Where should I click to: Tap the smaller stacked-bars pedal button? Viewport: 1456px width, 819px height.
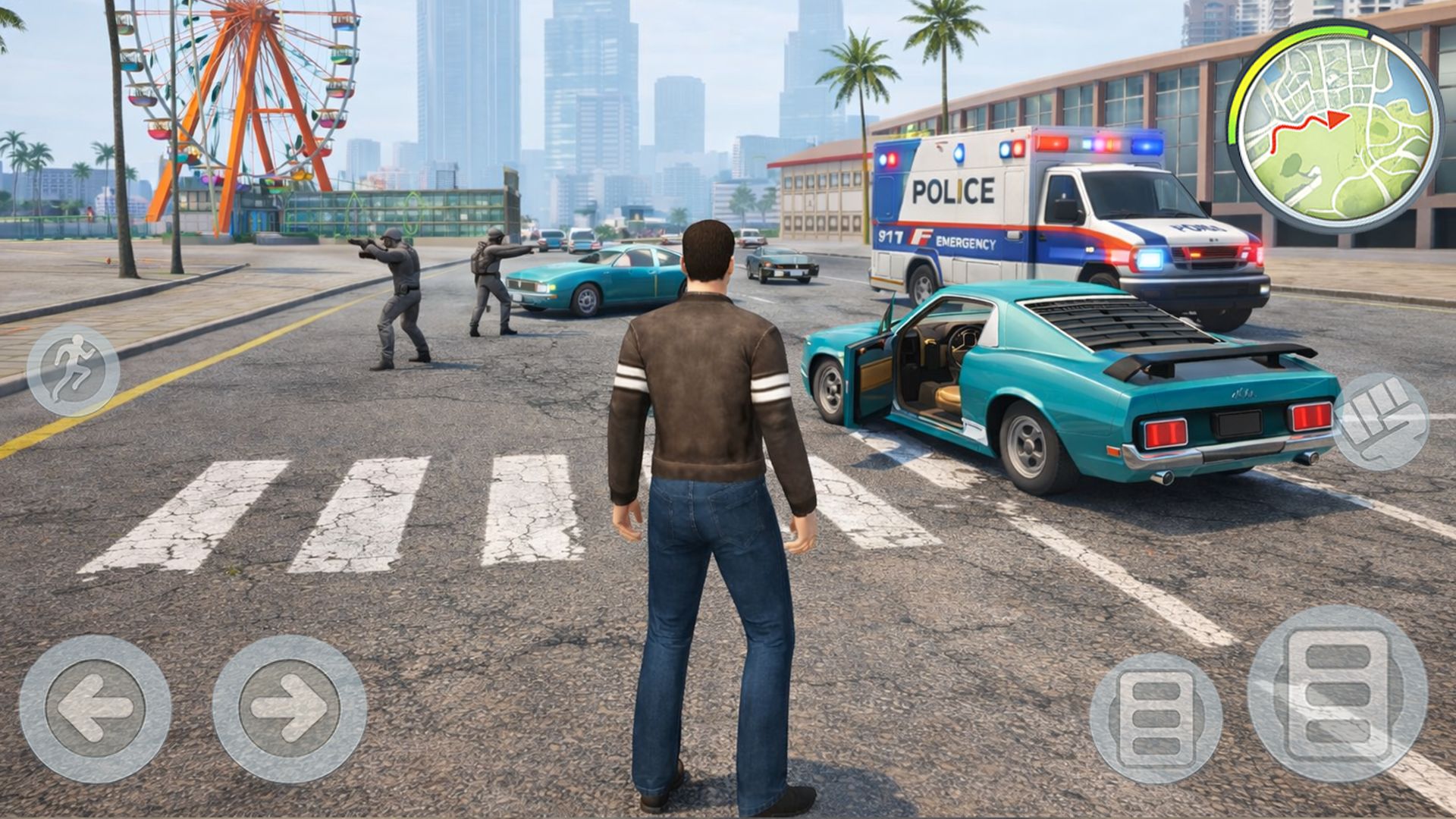point(1156,717)
